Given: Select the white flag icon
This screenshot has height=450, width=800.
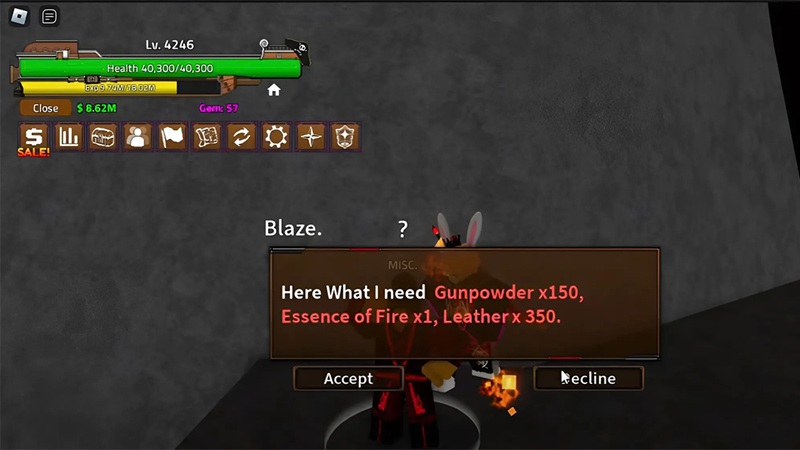Looking at the screenshot, I should (172, 137).
